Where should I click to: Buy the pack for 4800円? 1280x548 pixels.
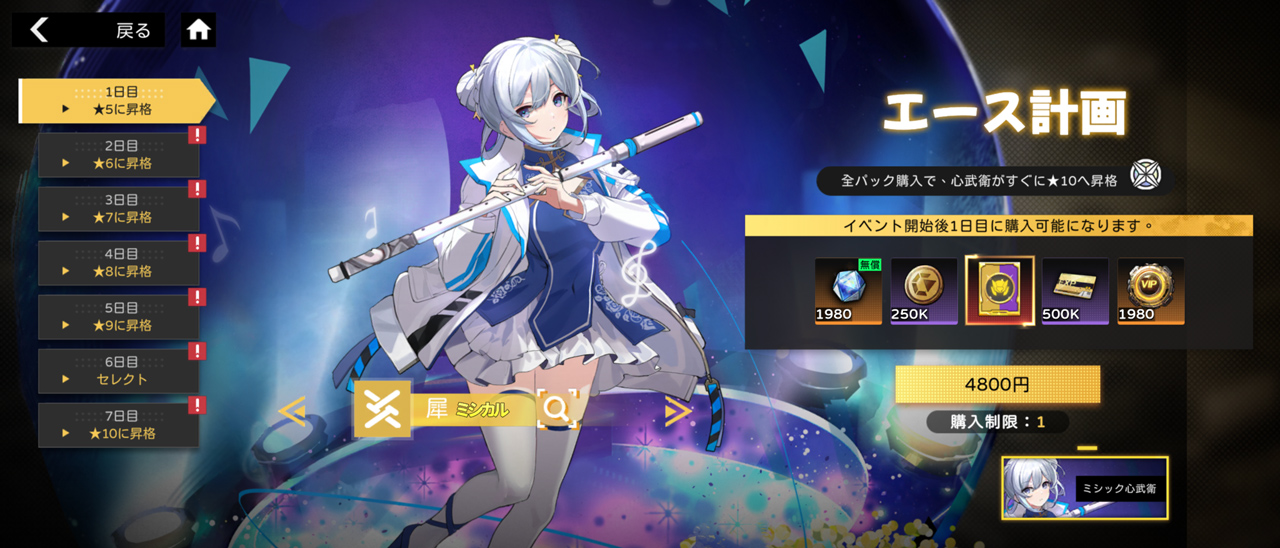(x=997, y=384)
